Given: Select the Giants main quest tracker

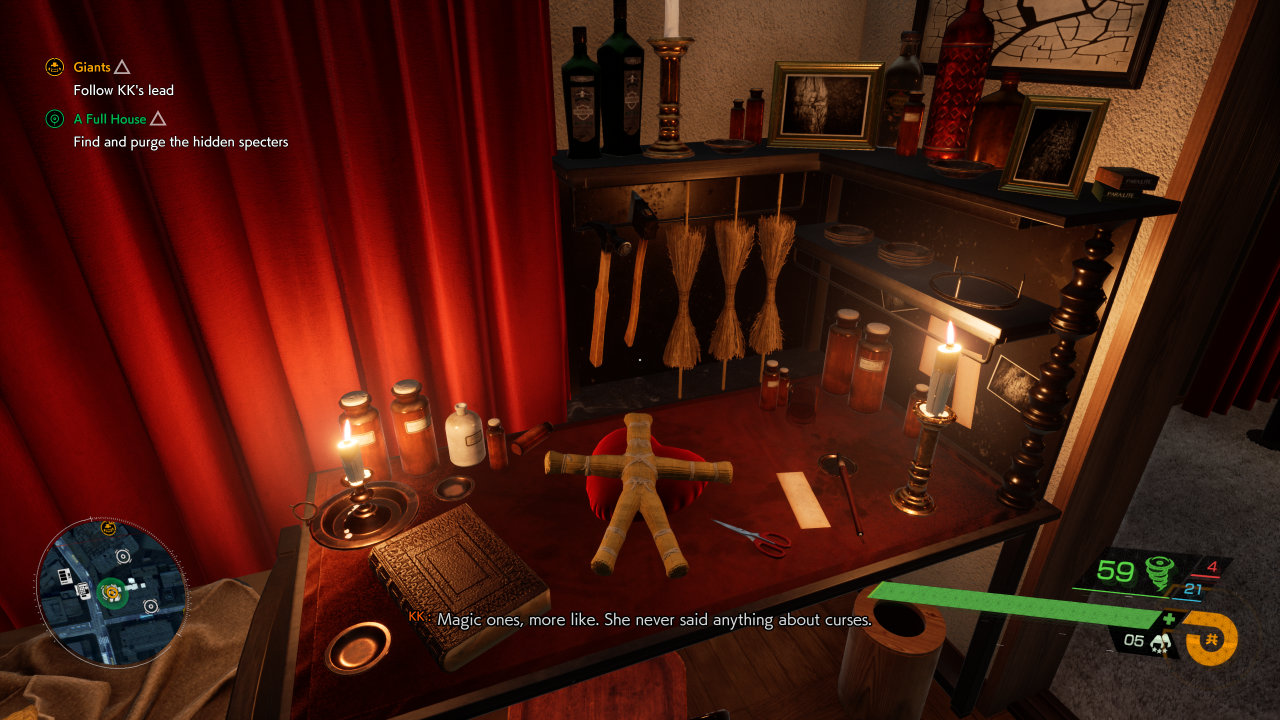Looking at the screenshot, I should pyautogui.click(x=92, y=68).
